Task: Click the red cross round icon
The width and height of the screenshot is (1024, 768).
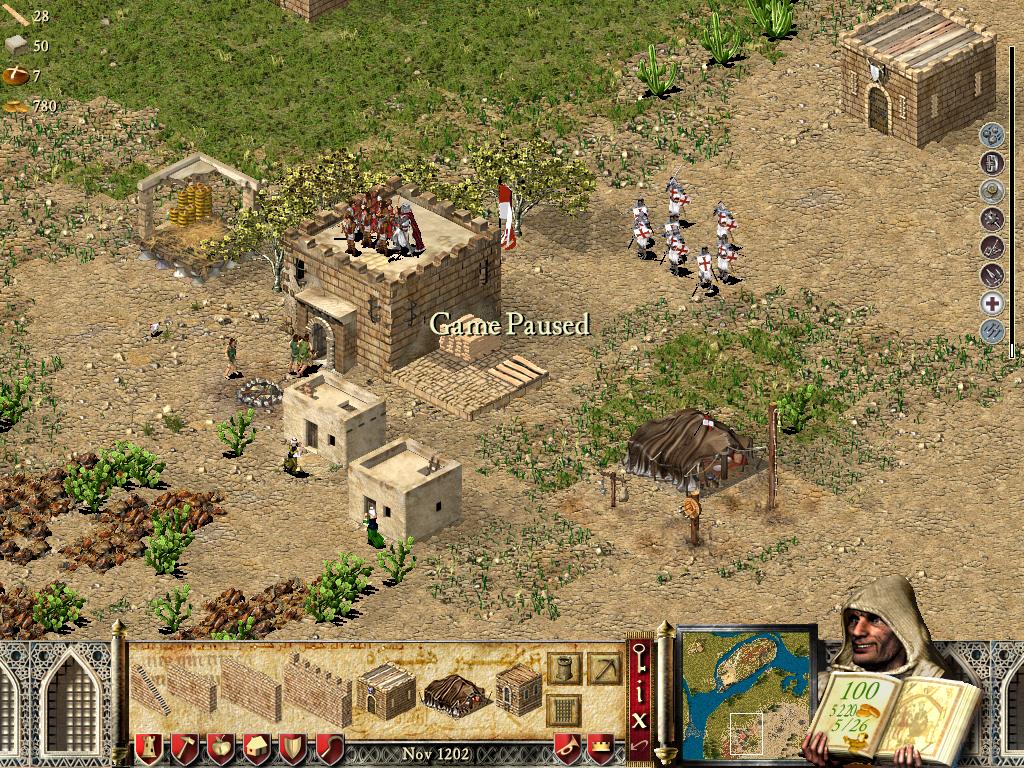Action: (992, 304)
